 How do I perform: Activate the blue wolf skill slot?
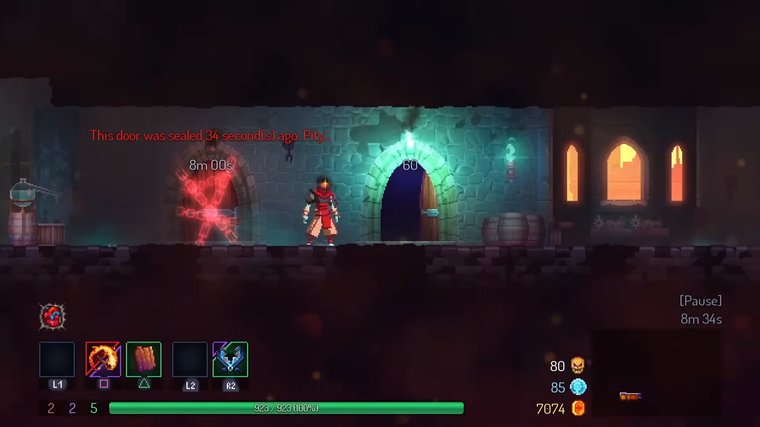tap(231, 359)
